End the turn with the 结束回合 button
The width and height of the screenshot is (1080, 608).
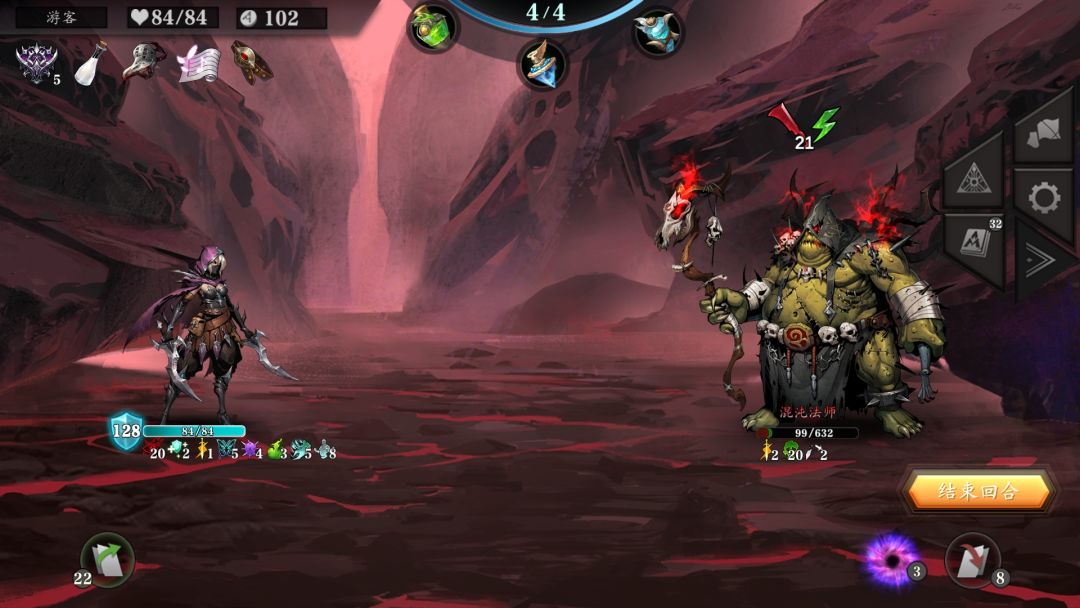click(977, 491)
